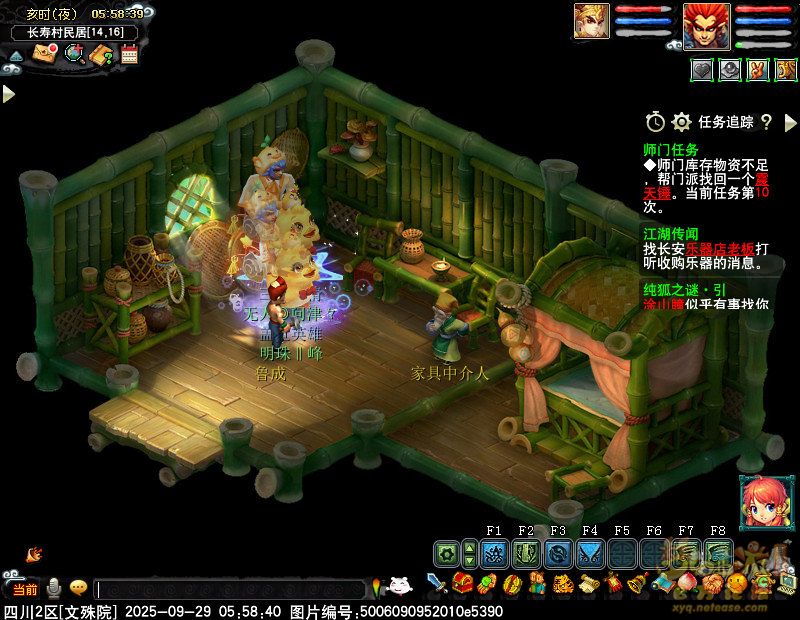This screenshot has width=800, height=620.
Task: Select the golden-helmet pet portrait
Action: (x=591, y=22)
